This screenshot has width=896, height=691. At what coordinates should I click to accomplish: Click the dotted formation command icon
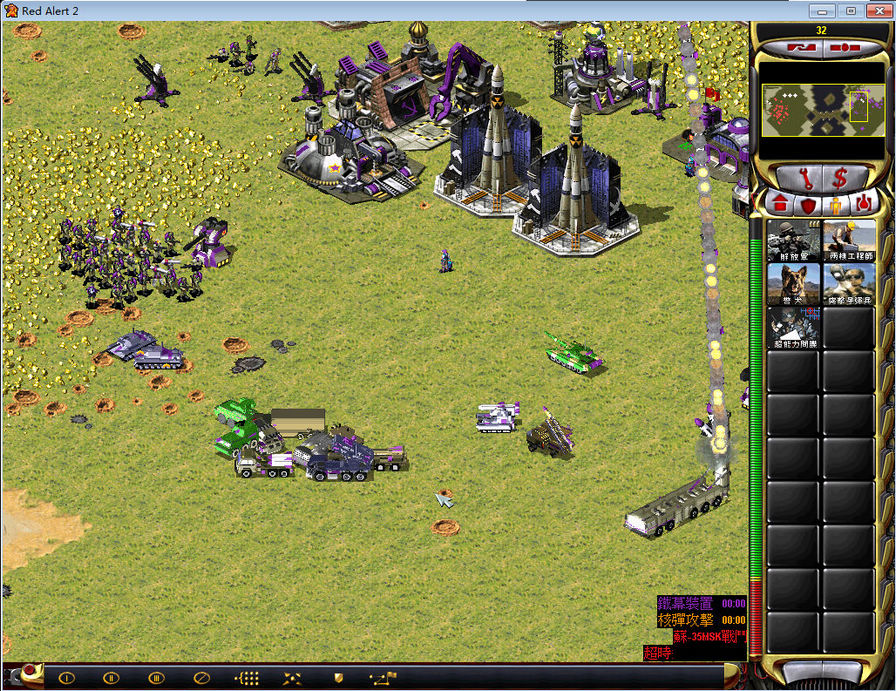[x=247, y=678]
